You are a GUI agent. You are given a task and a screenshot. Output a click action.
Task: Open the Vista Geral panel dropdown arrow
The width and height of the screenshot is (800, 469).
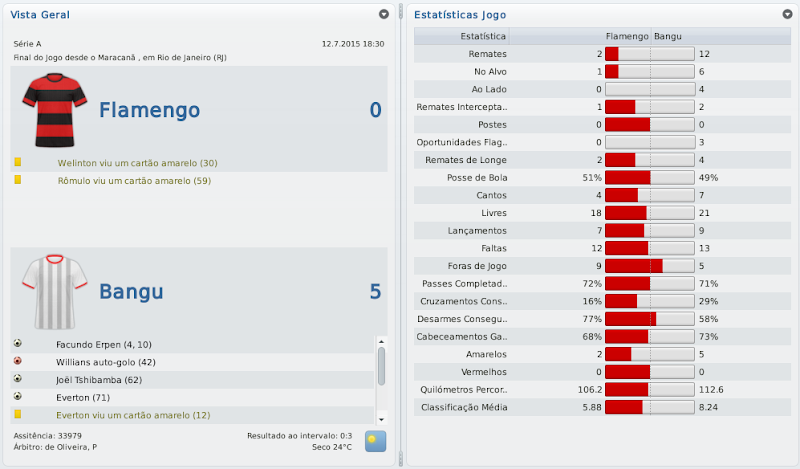click(x=384, y=15)
